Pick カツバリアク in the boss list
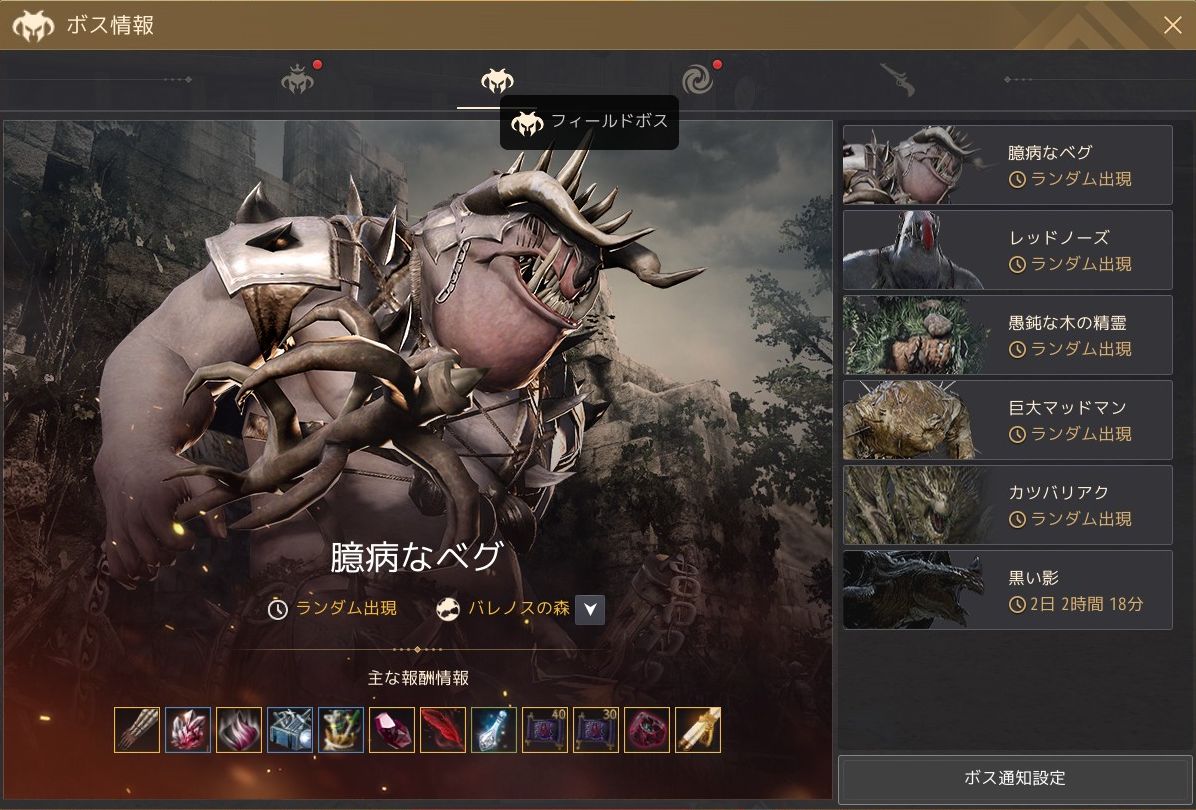 click(1007, 505)
